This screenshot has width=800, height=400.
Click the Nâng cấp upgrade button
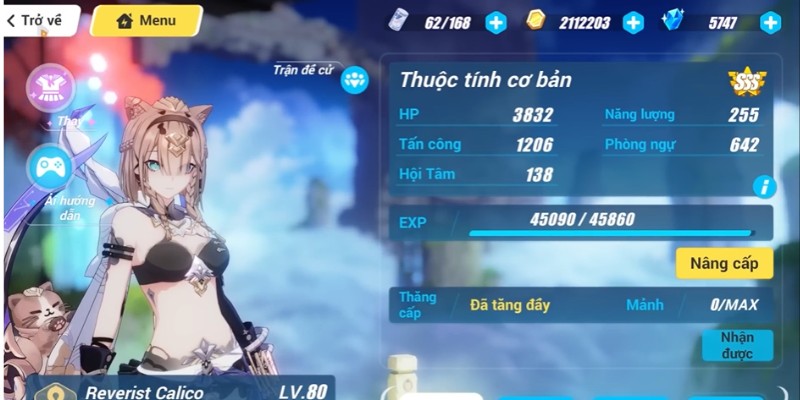[724, 263]
